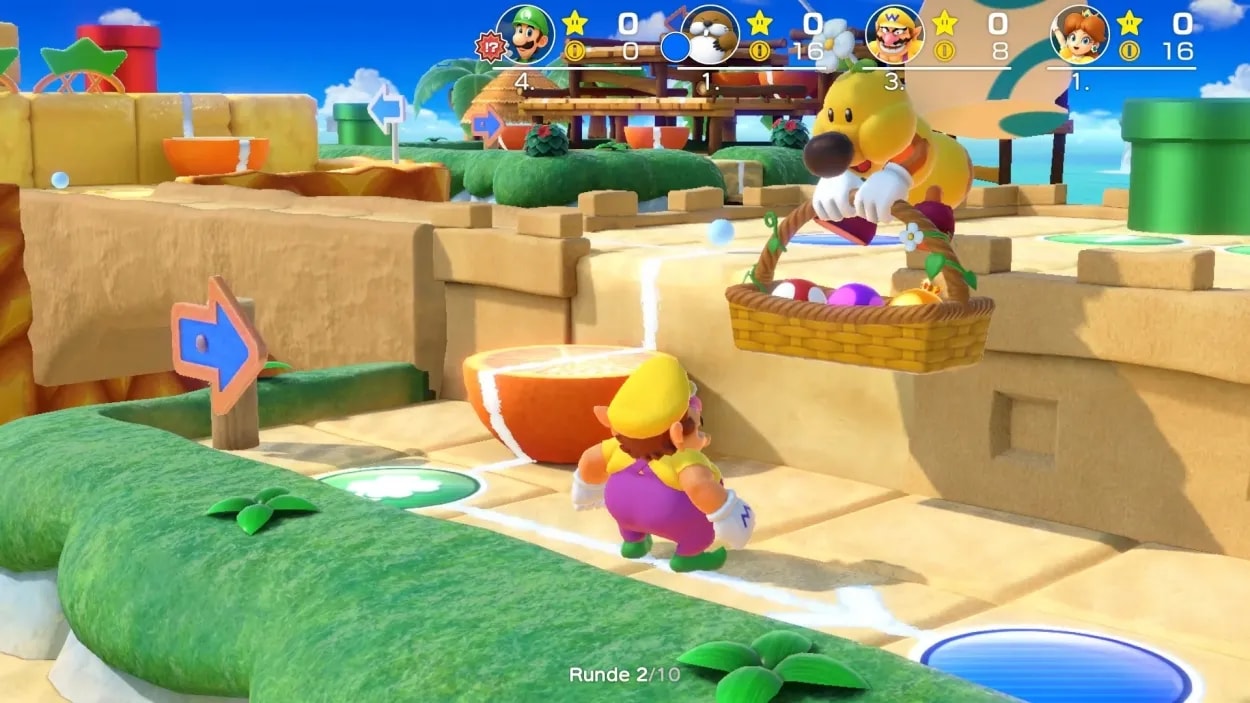The width and height of the screenshot is (1250, 703).
Task: Choose Daisy's player portrait
Action: [1080, 35]
